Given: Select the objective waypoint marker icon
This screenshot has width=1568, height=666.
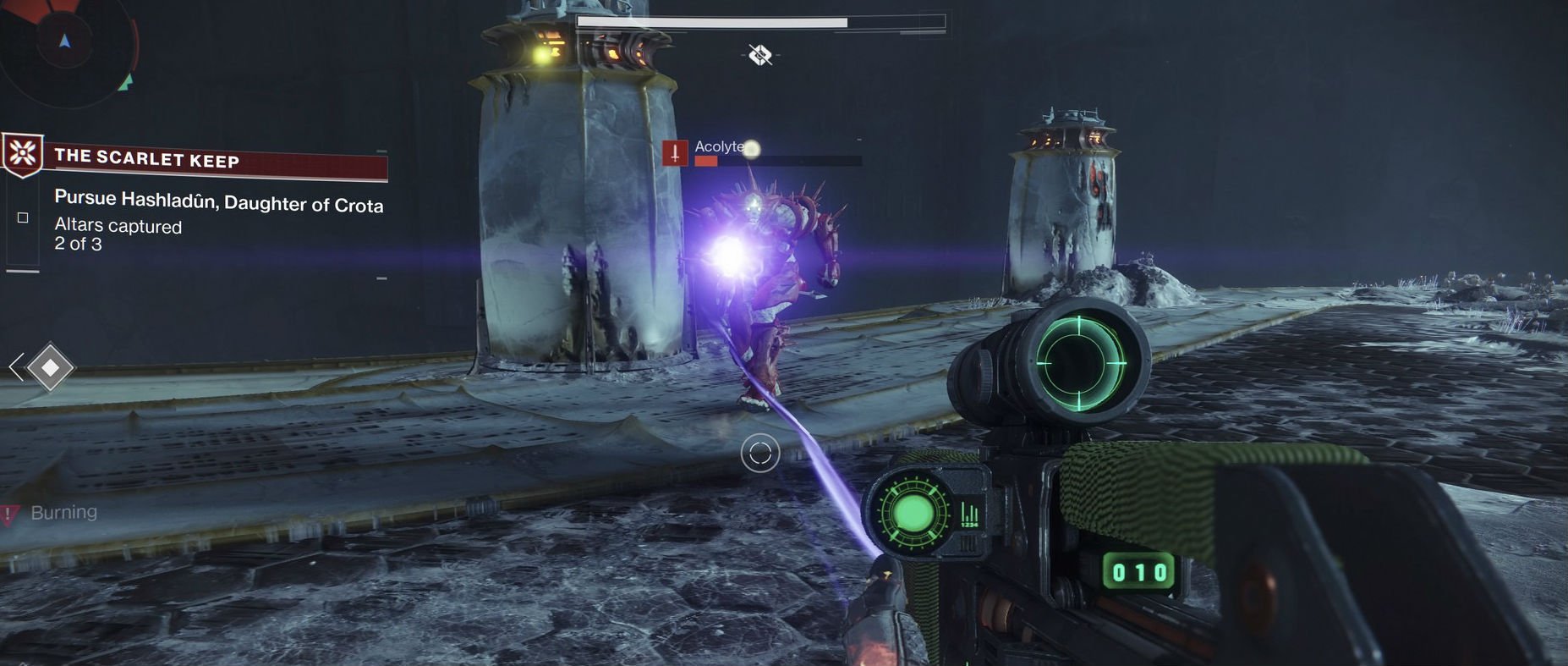Looking at the screenshot, I should tap(760, 56).
